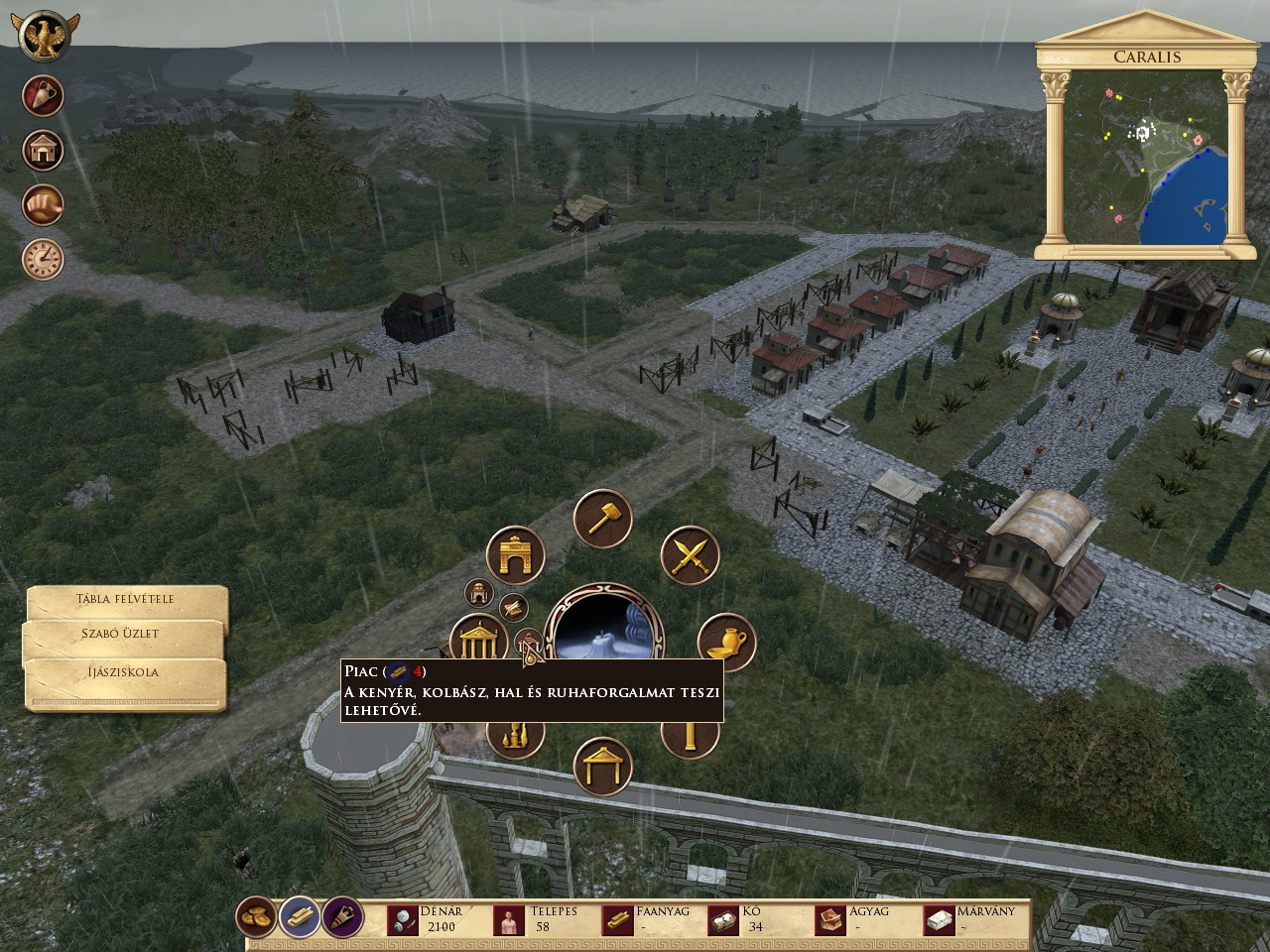Choose the Tábla felvétele option
The image size is (1270, 952).
coord(126,600)
